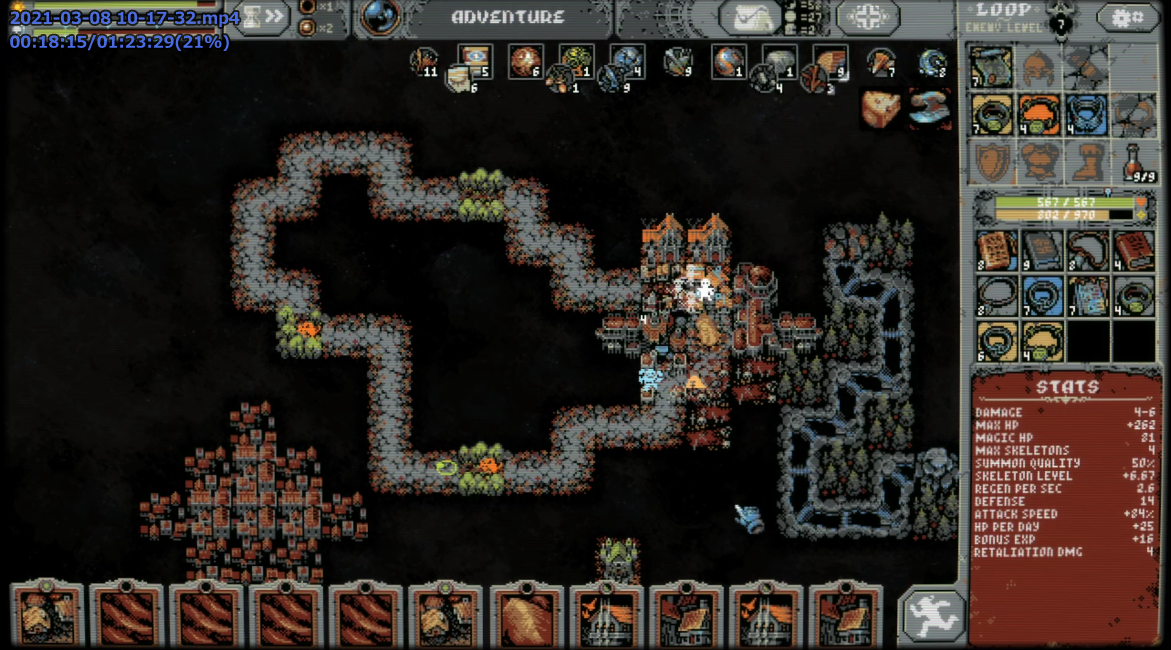Click the Adventure mode orb button
This screenshot has width=1171, height=650.
click(x=380, y=17)
